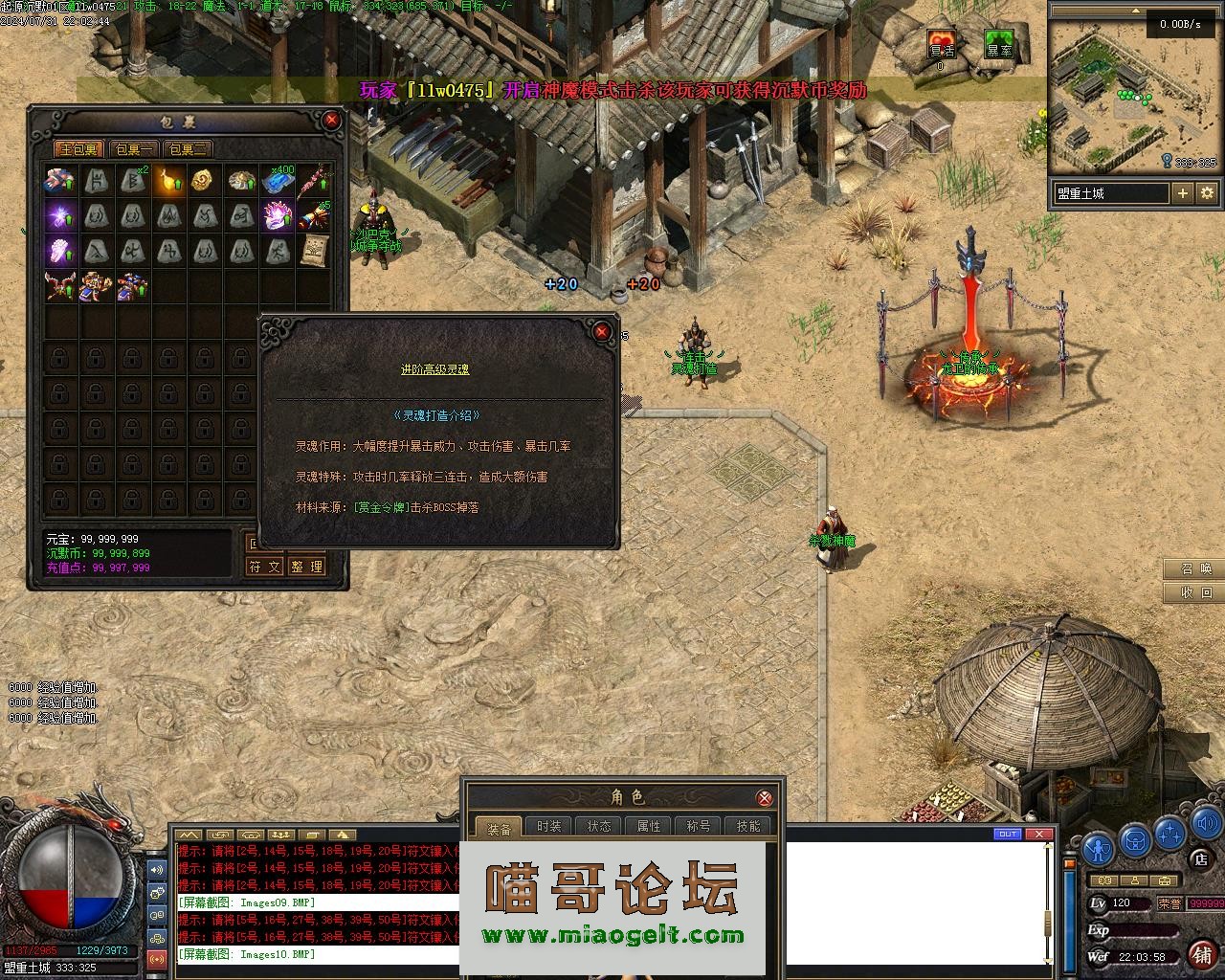Select the glowing golden gourd item slot
Image resolution: width=1225 pixels, height=980 pixels.
(170, 180)
